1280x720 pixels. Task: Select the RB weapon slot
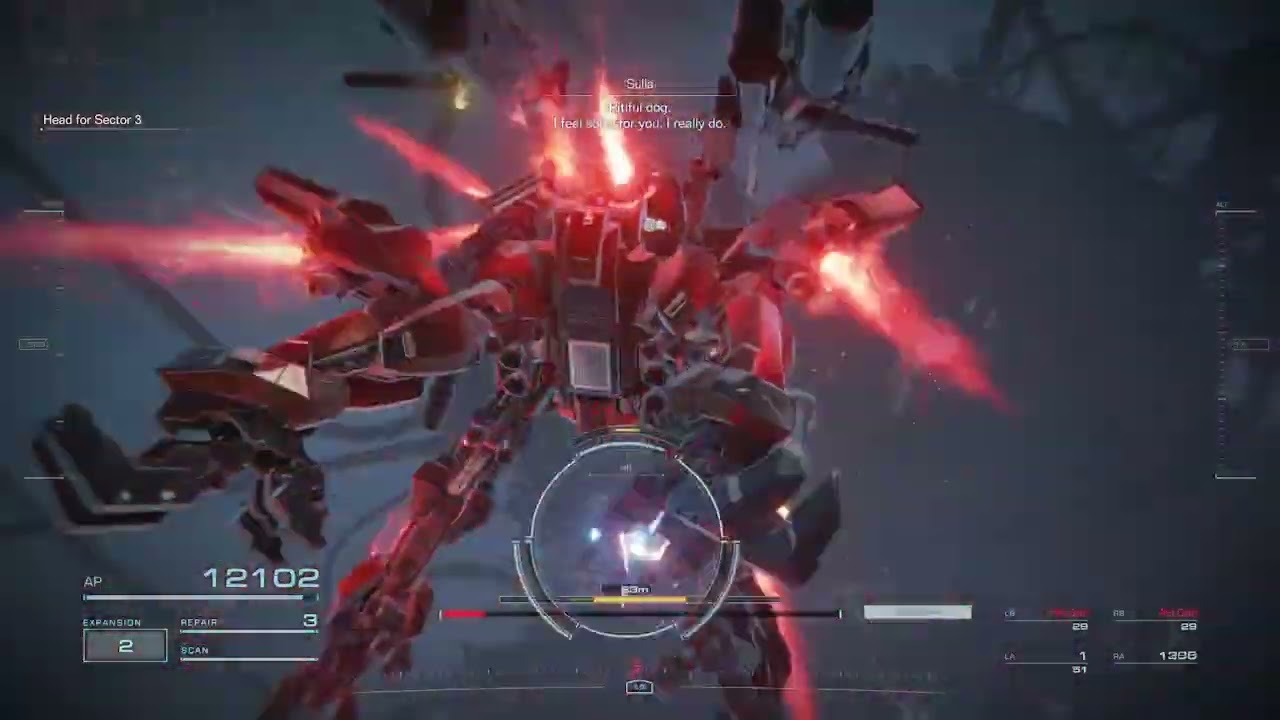1156,619
